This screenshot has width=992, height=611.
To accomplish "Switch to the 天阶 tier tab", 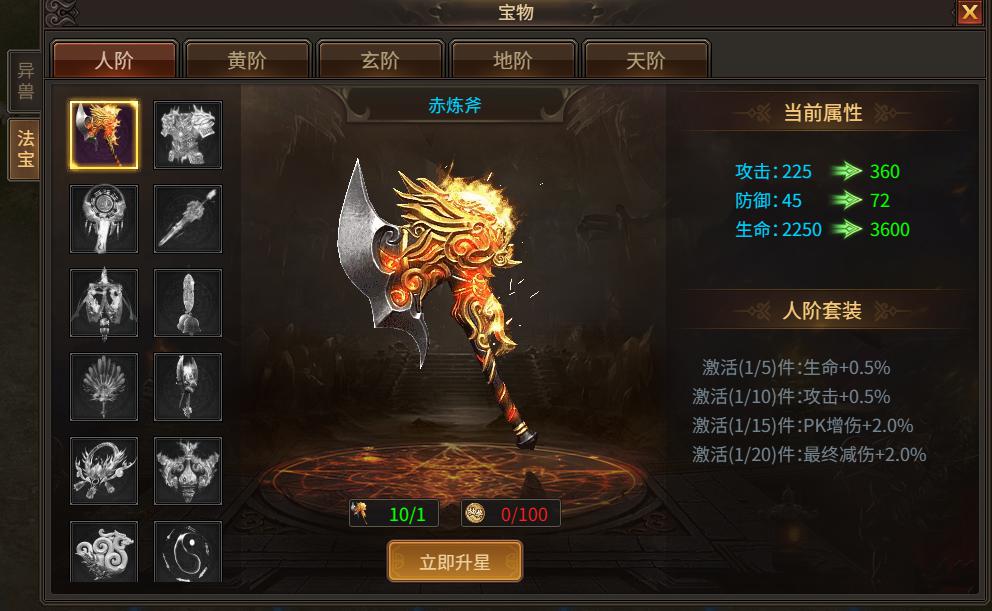I will click(x=646, y=60).
